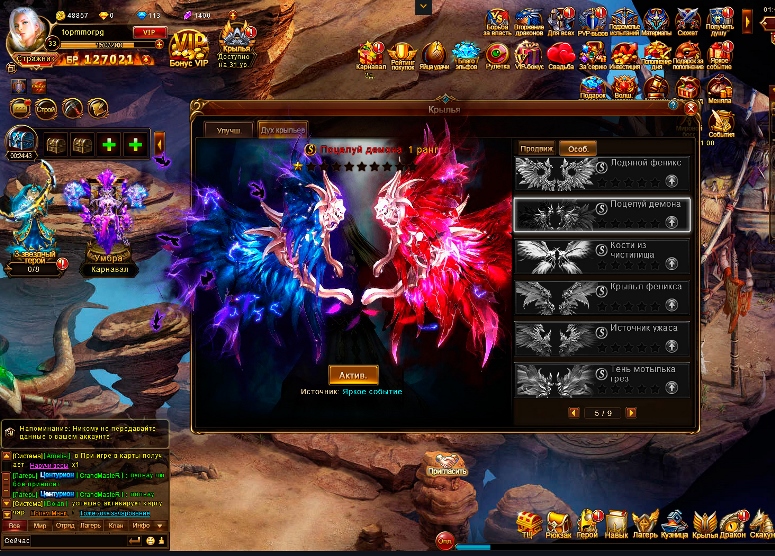Open the Свадьба hearts icon

click(x=561, y=56)
